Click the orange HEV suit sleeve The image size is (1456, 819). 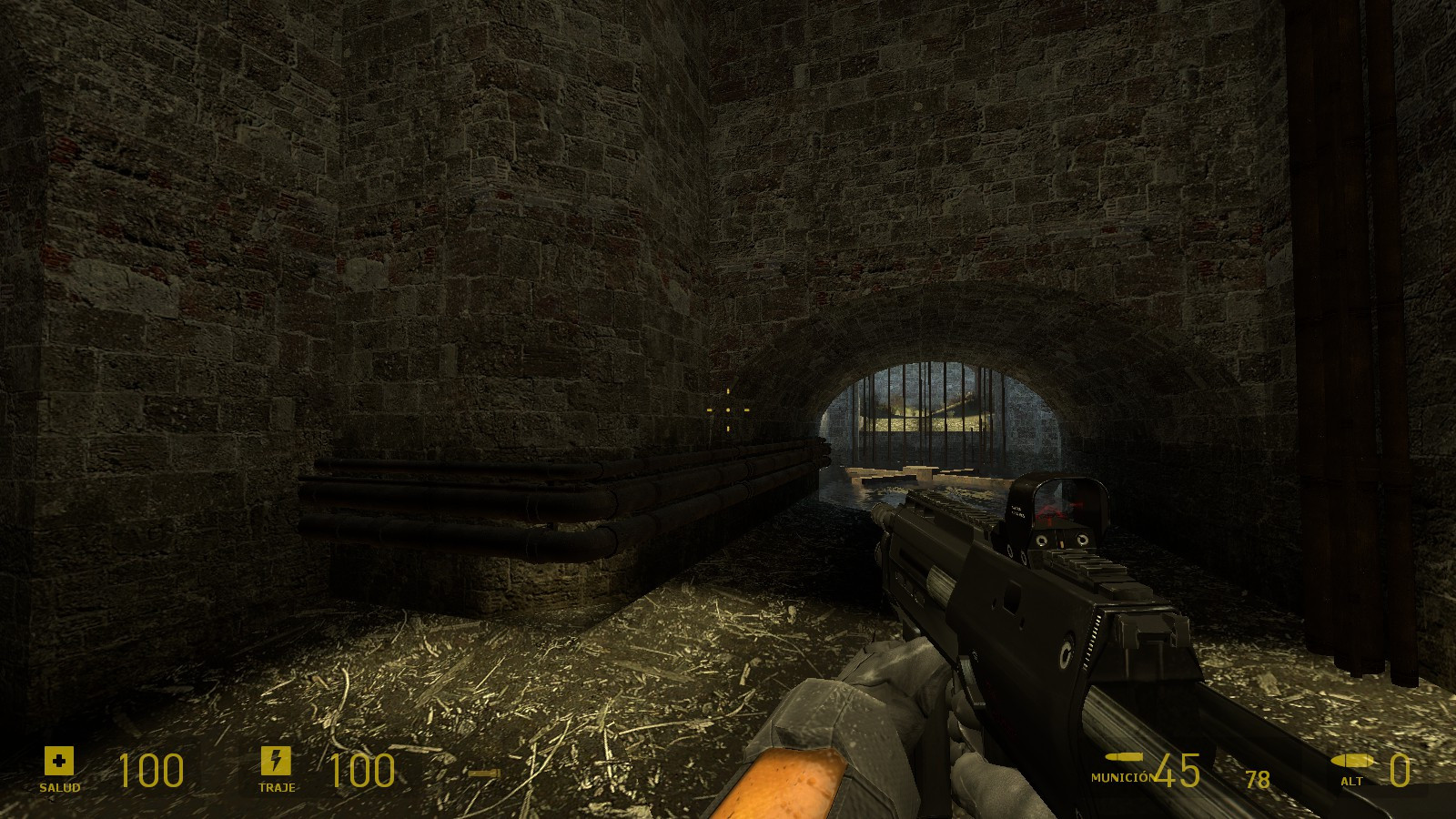tap(783, 783)
